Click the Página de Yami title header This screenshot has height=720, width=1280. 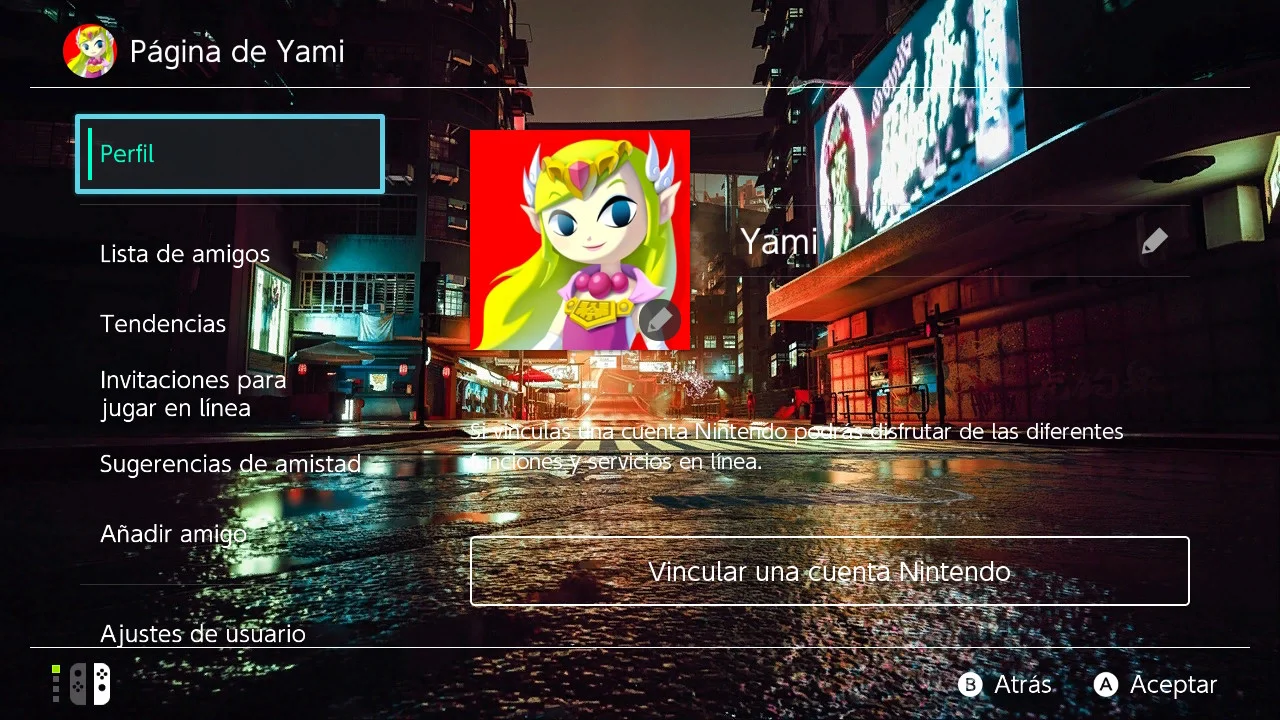coord(236,50)
